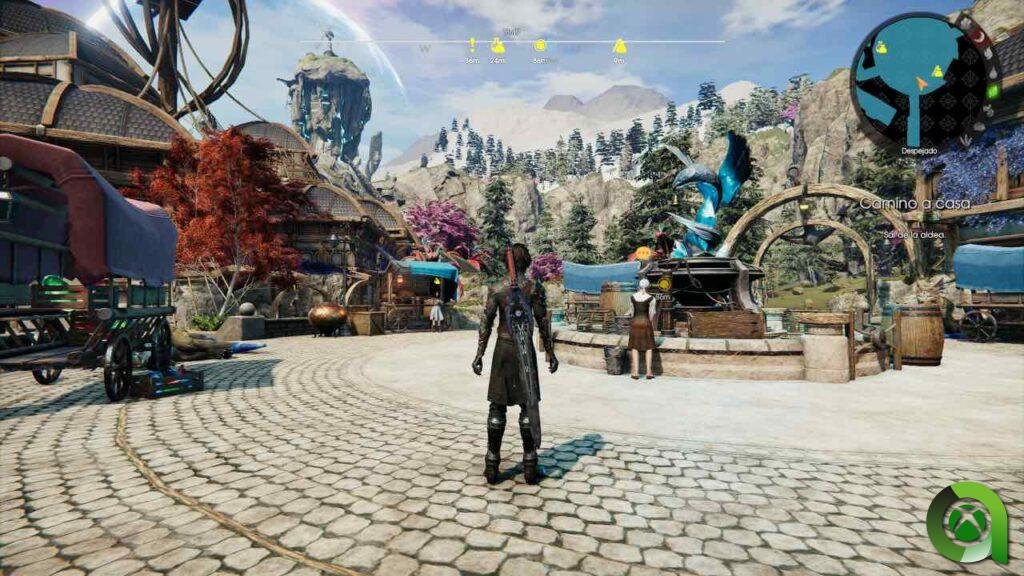Click the Xbox logo watermark
The height and width of the screenshot is (576, 1024).
tap(964, 523)
